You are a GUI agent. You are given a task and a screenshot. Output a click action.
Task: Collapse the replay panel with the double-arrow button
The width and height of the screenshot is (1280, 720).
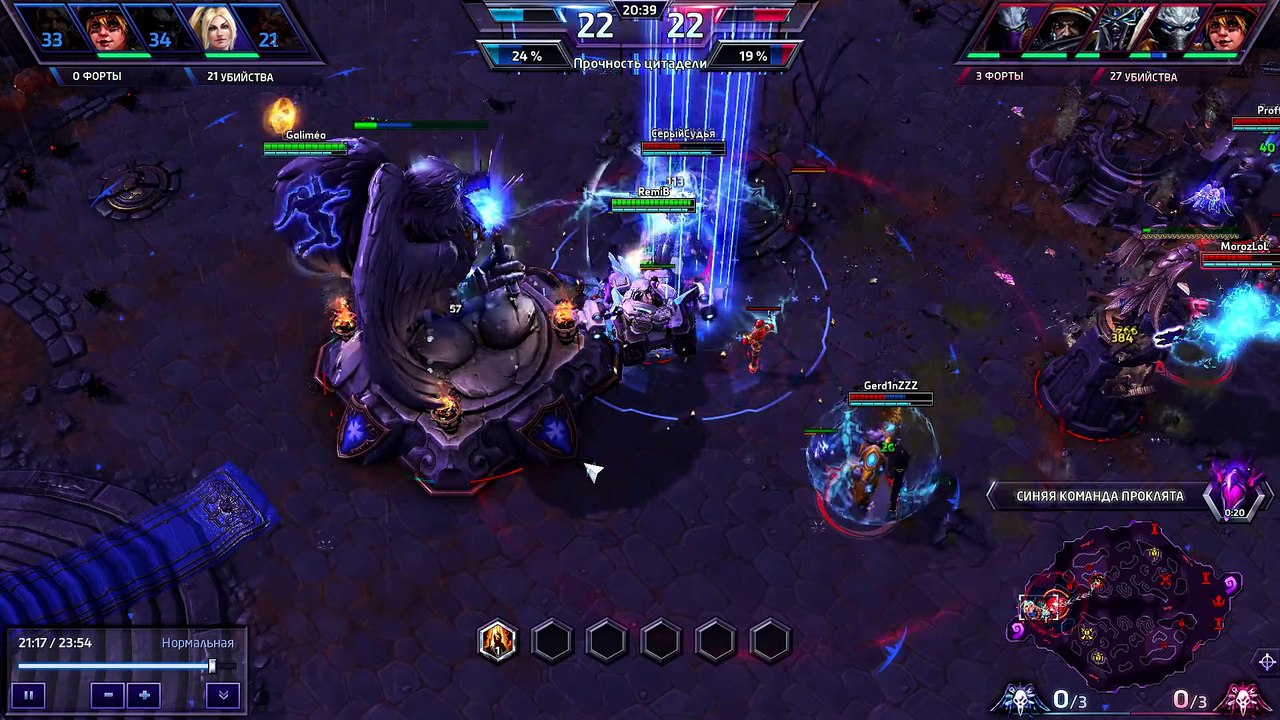[223, 695]
